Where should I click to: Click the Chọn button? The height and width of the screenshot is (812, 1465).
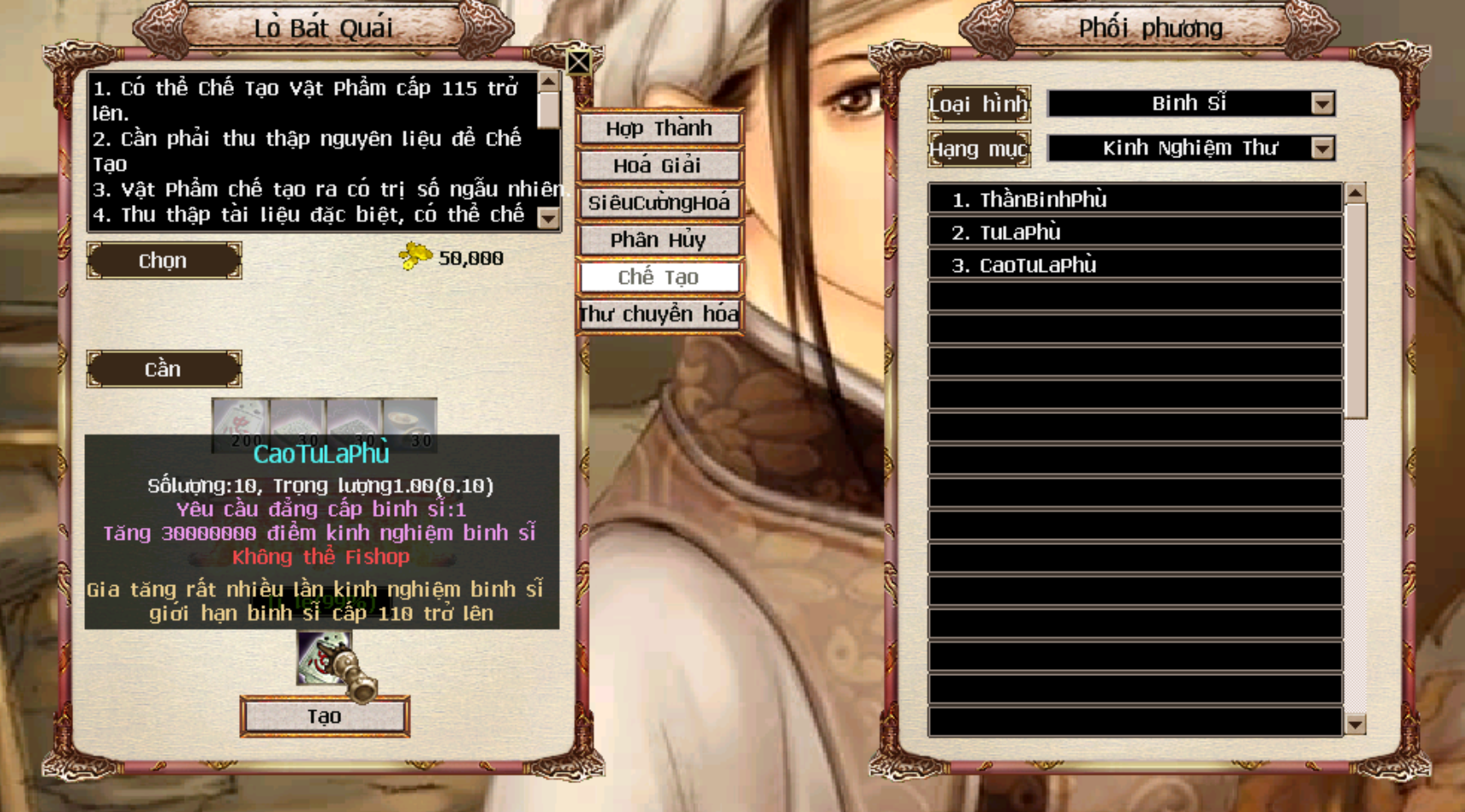tap(163, 261)
